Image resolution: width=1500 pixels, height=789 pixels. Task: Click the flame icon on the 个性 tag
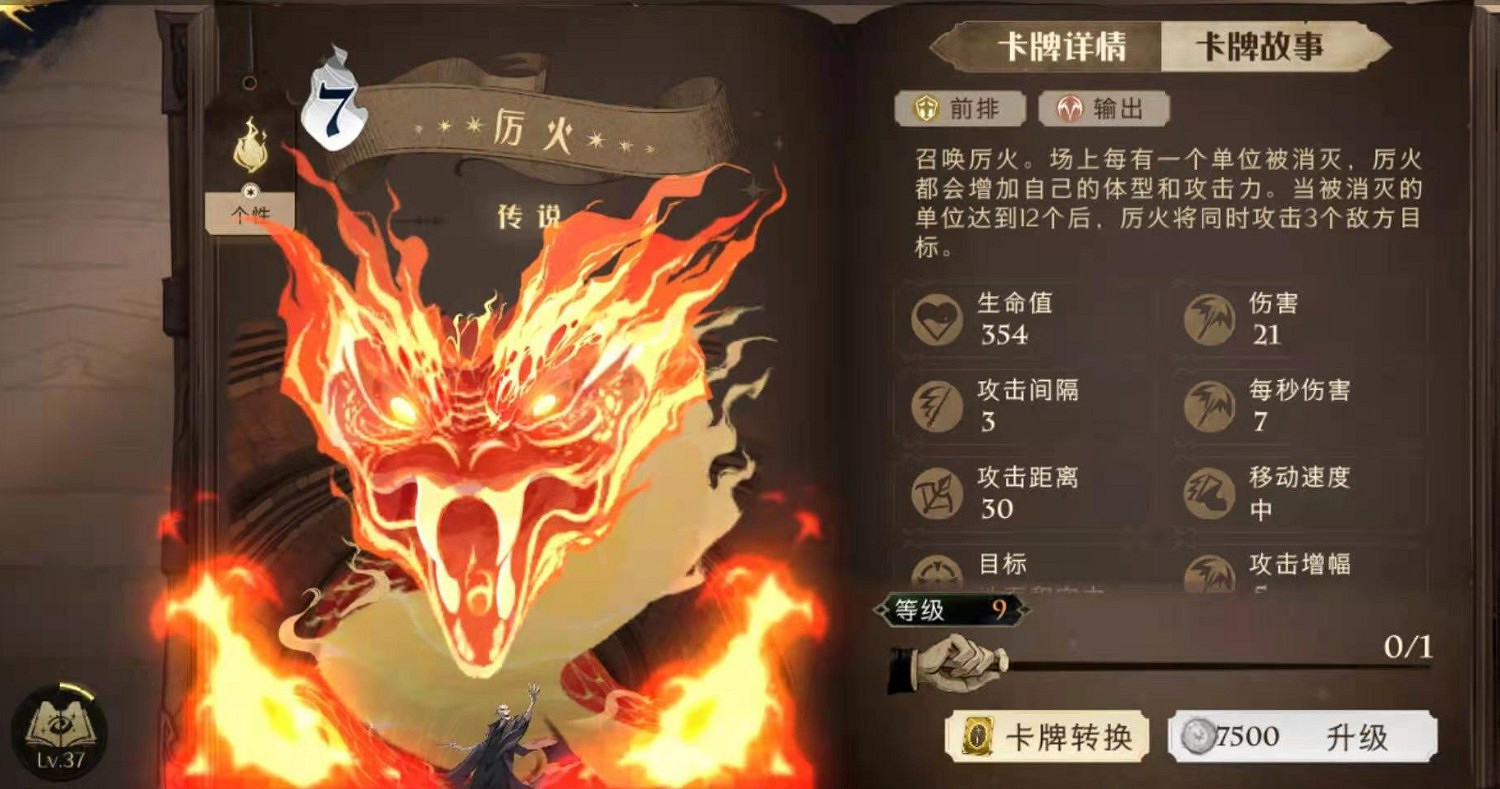[x=253, y=140]
